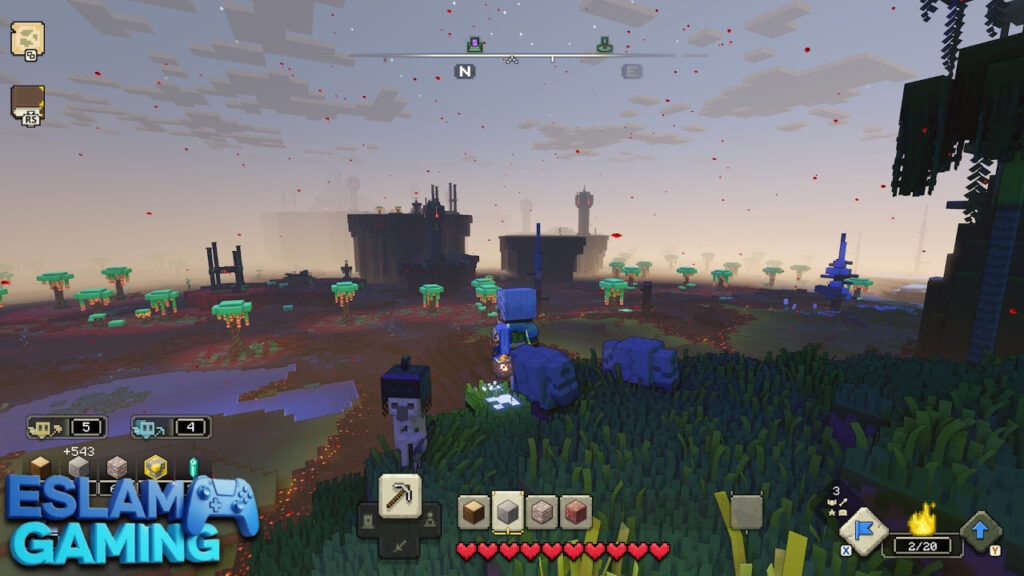The height and width of the screenshot is (576, 1024).
Task: Pick the pink brick block slot
Action: [x=542, y=512]
